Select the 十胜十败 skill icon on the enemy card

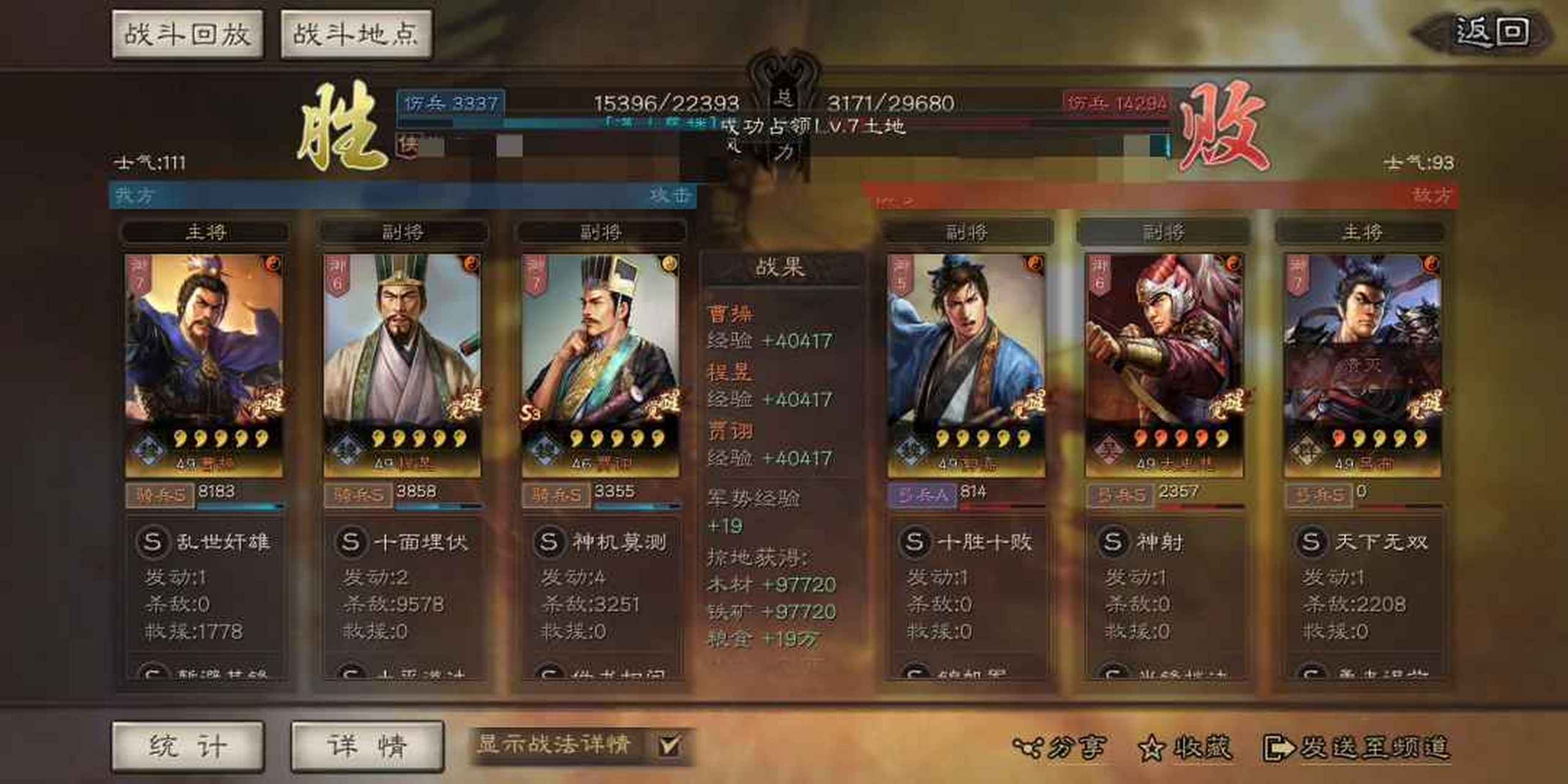914,541
